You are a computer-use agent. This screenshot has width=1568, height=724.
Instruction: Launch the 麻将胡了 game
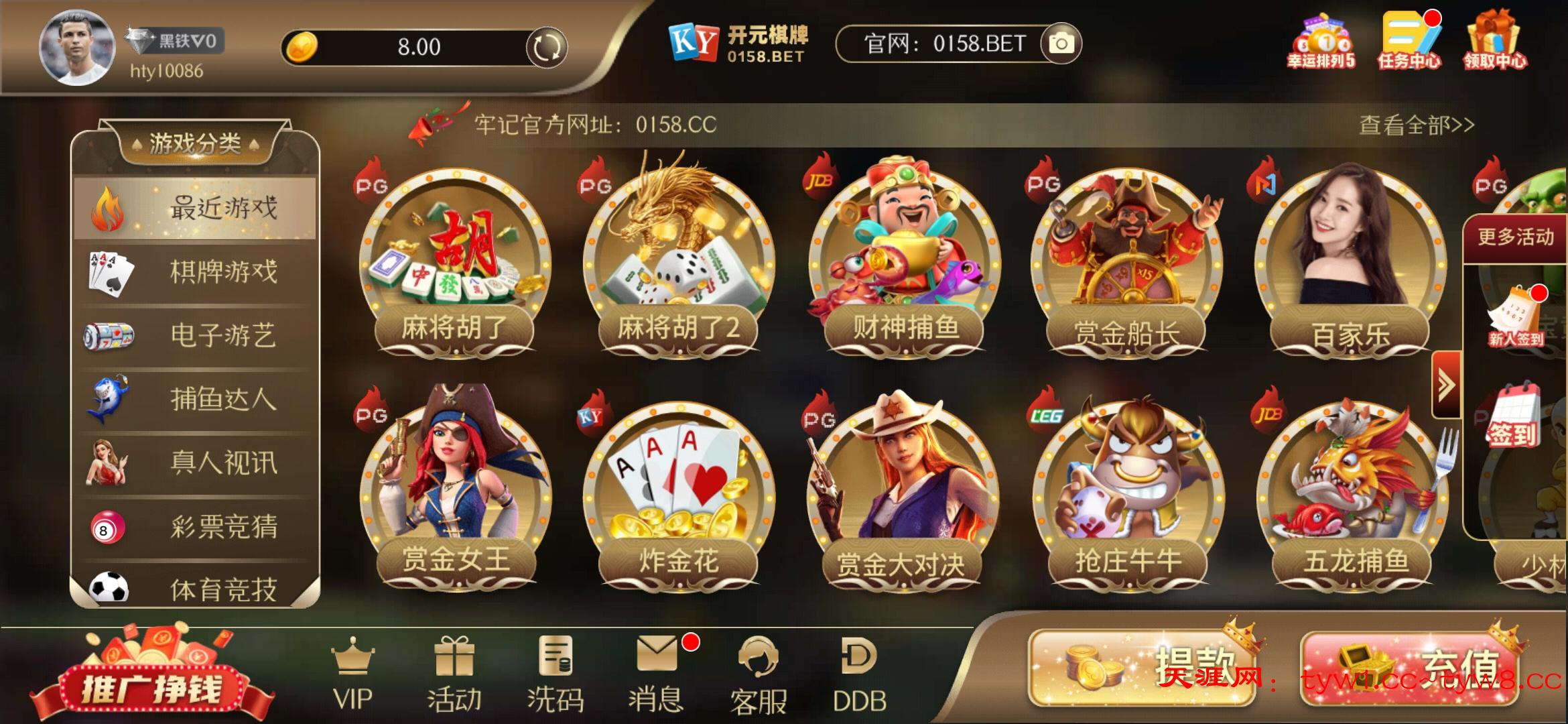point(455,261)
